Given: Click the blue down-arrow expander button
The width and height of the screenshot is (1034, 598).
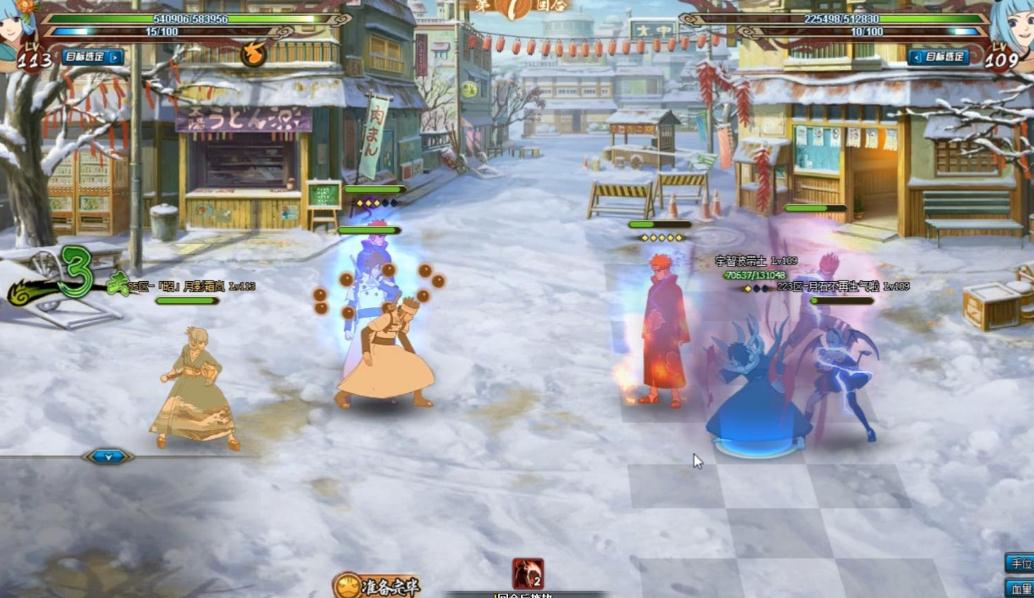Looking at the screenshot, I should 108,456.
